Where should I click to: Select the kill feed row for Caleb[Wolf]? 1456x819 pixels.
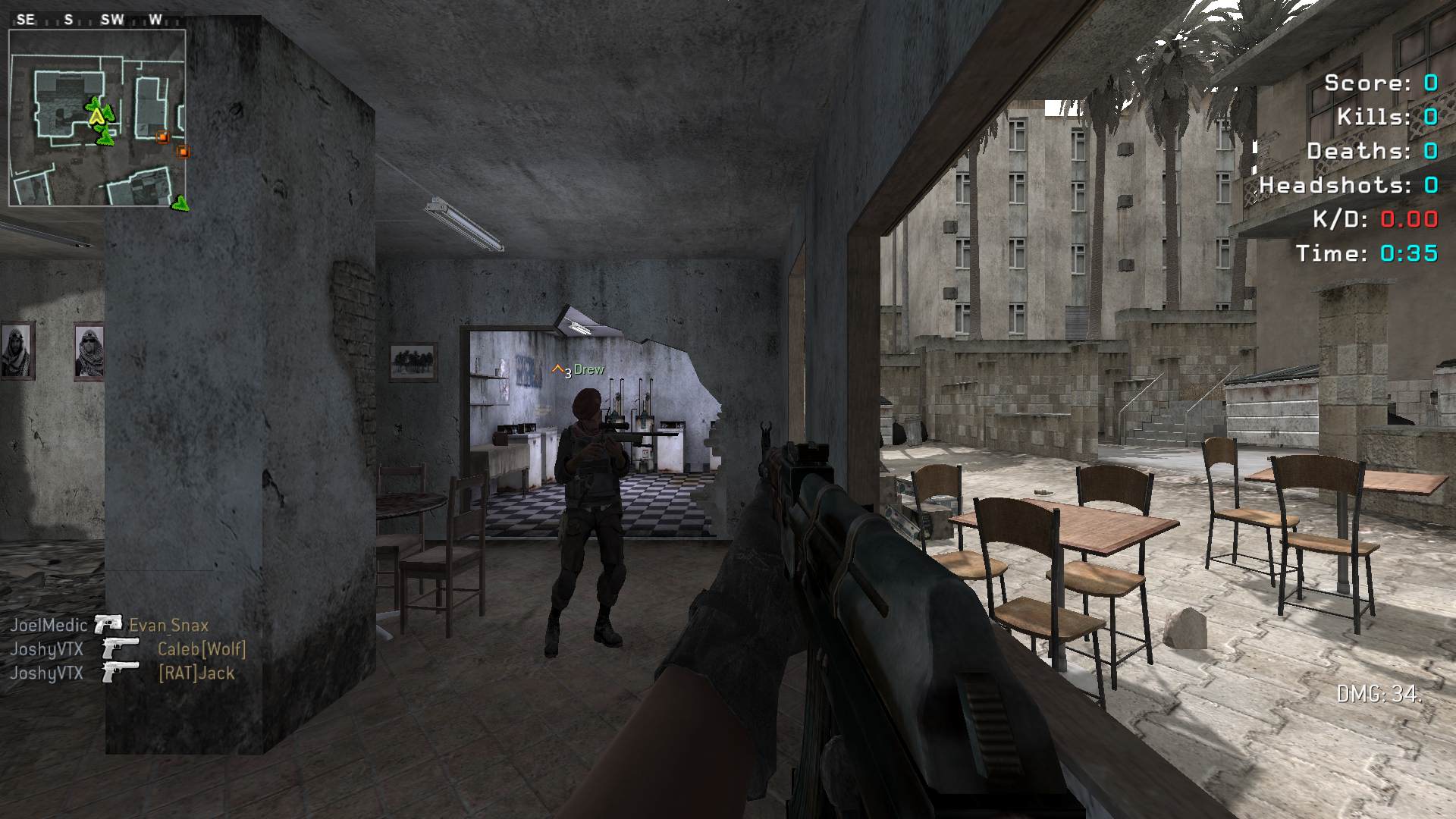click(x=127, y=649)
